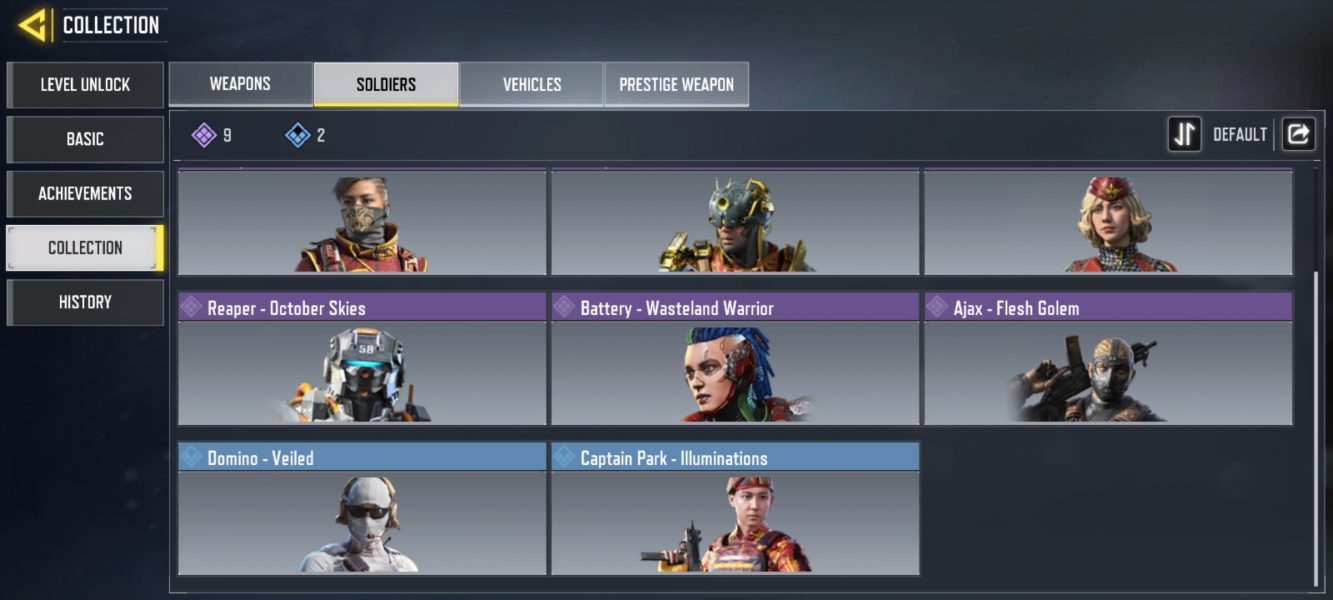Select the Captain Park - Illuminations skin

coord(735,510)
